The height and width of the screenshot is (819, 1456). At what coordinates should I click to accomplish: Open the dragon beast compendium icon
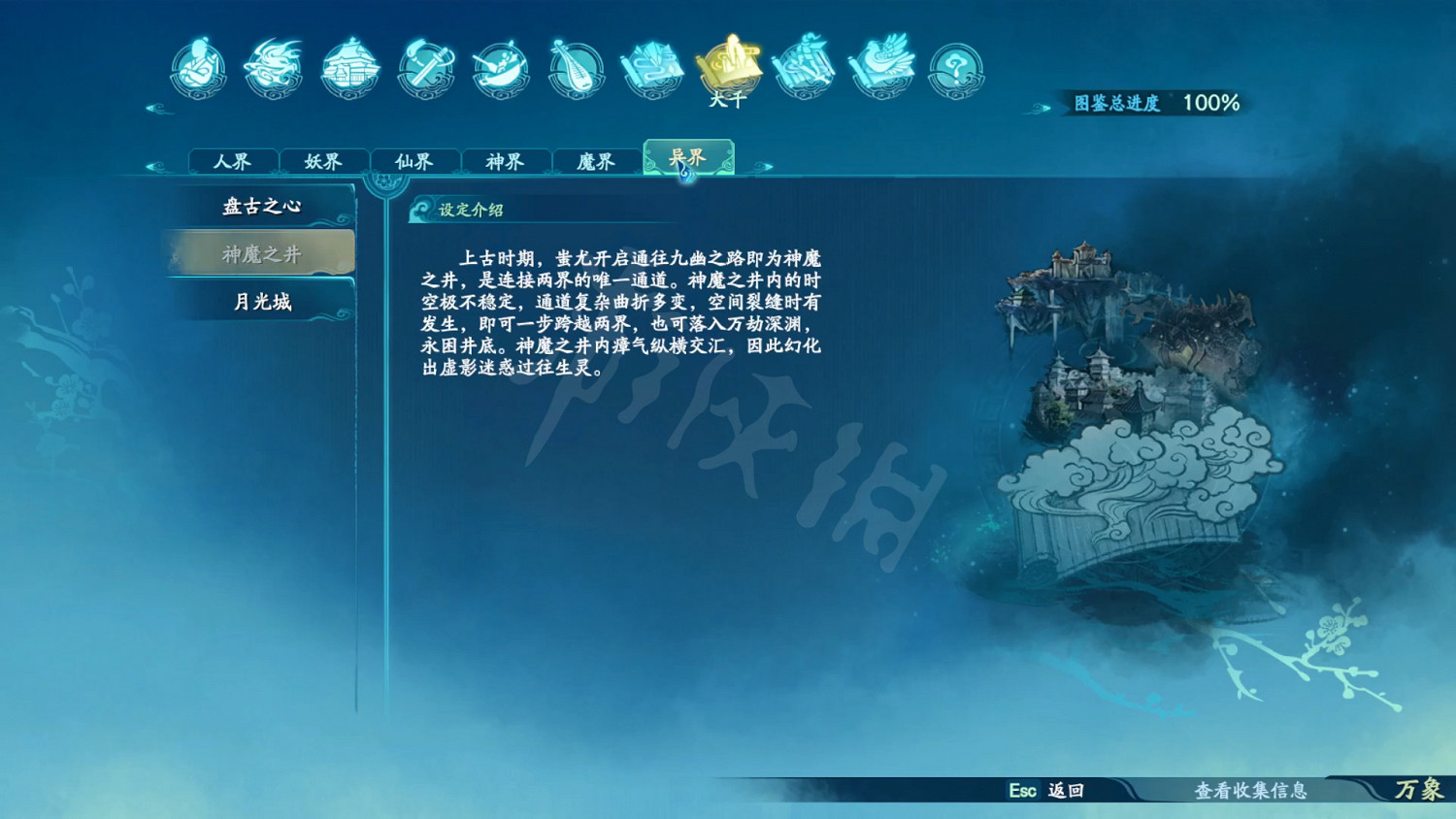tap(275, 66)
